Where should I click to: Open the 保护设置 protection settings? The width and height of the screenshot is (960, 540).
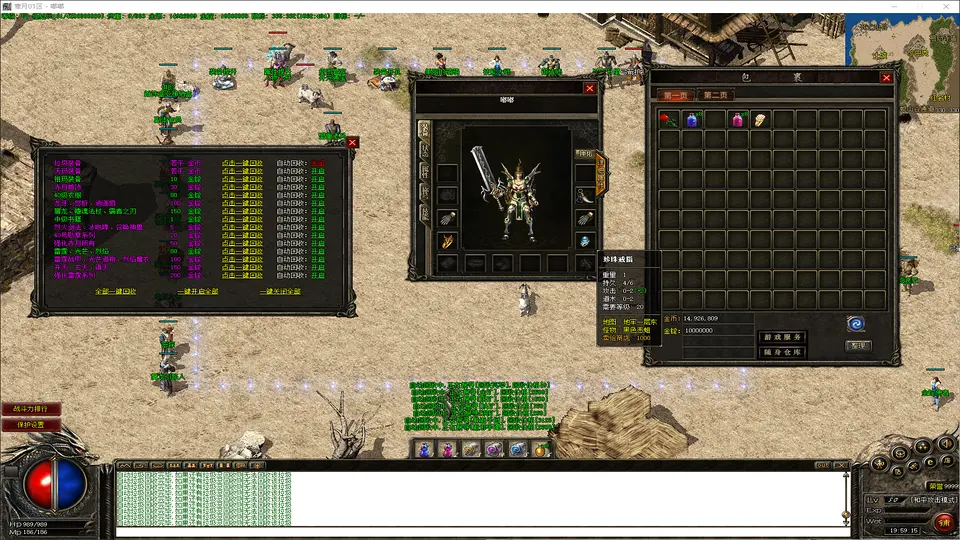(31, 424)
